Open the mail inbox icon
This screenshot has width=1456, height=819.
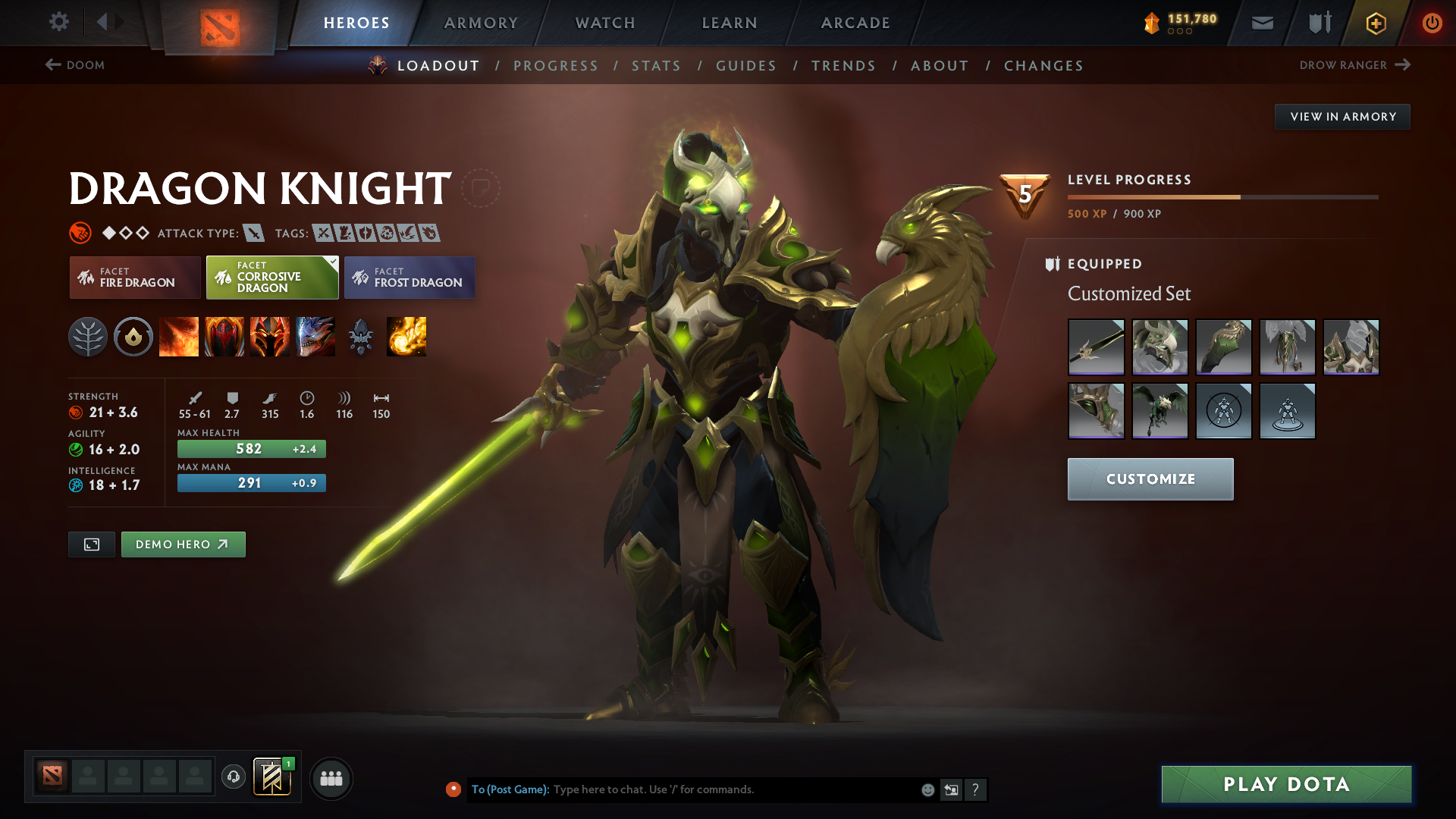click(1261, 23)
